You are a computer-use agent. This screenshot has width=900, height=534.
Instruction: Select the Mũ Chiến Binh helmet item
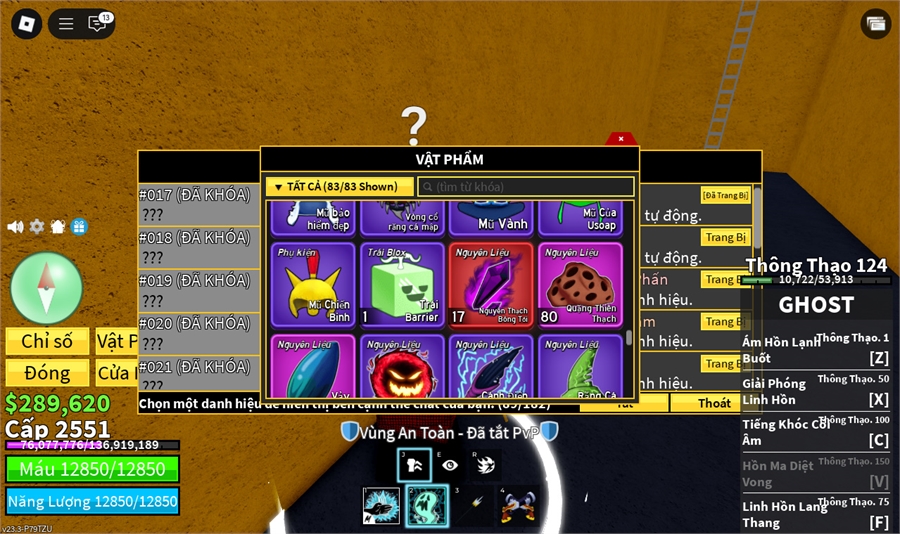[313, 285]
